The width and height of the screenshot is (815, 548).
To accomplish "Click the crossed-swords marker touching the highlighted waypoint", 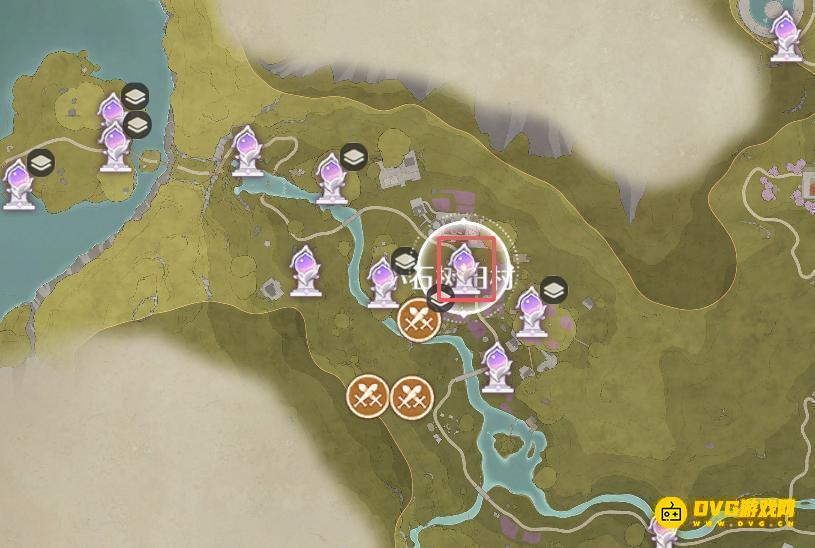I will click(x=420, y=320).
